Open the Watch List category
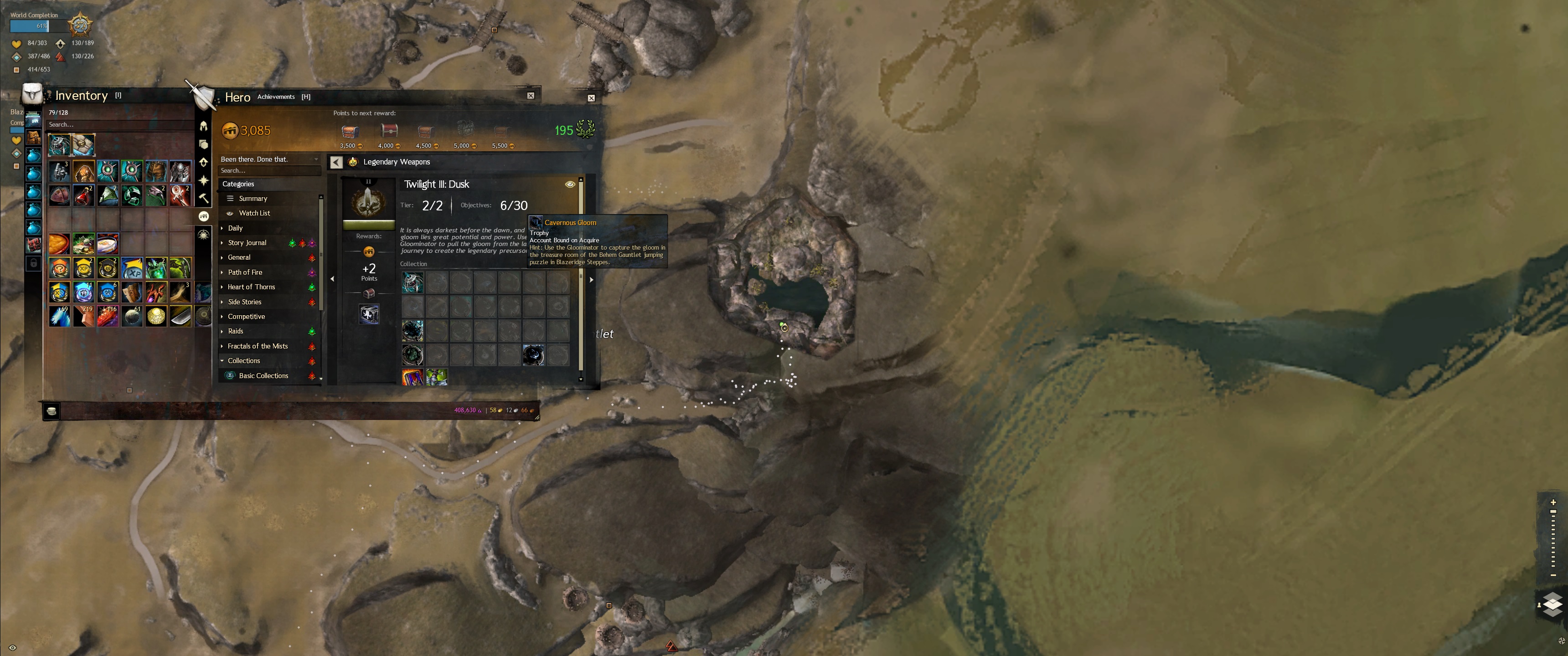 pyautogui.click(x=254, y=213)
